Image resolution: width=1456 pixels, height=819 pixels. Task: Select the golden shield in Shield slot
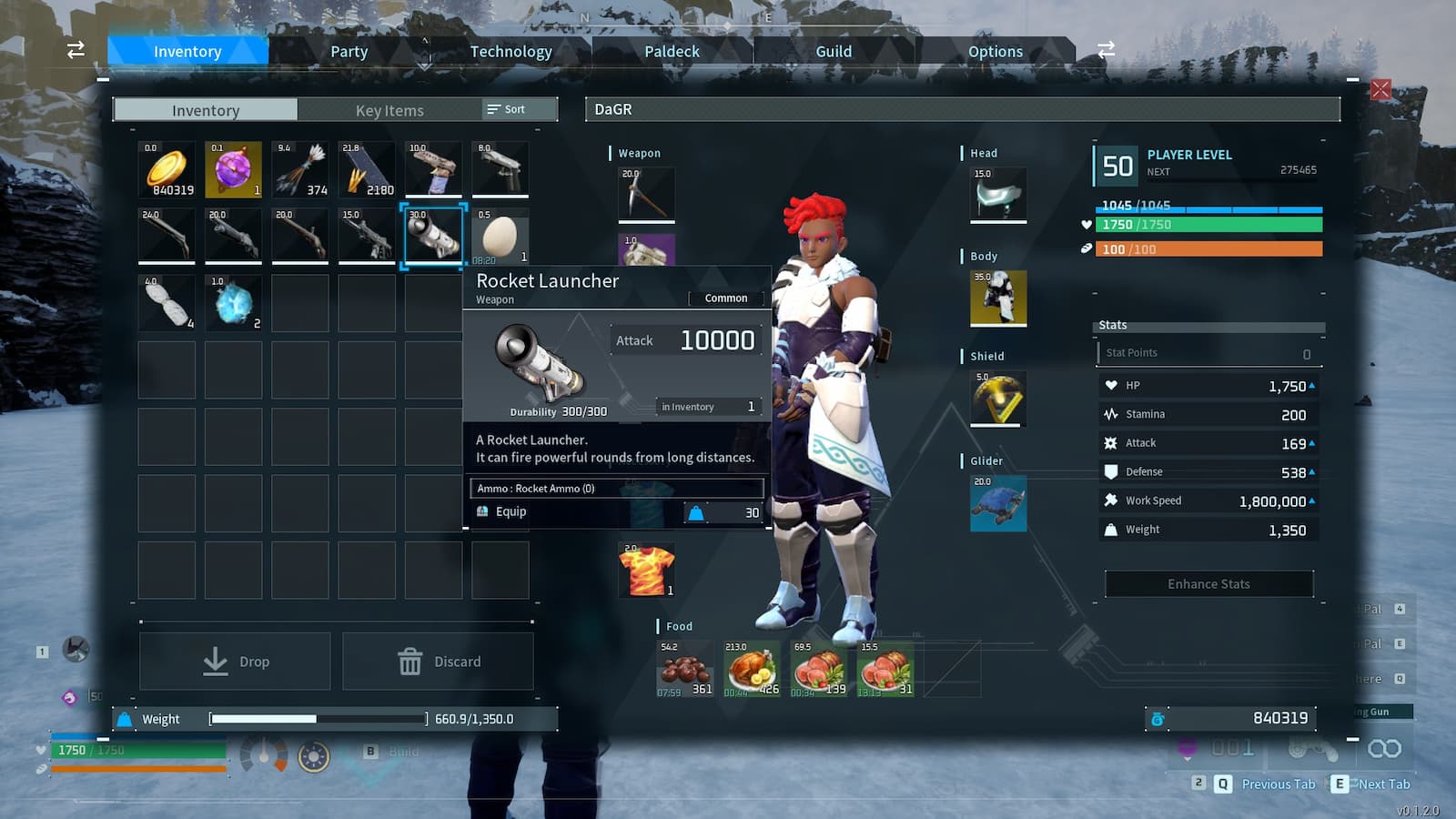pos(998,398)
